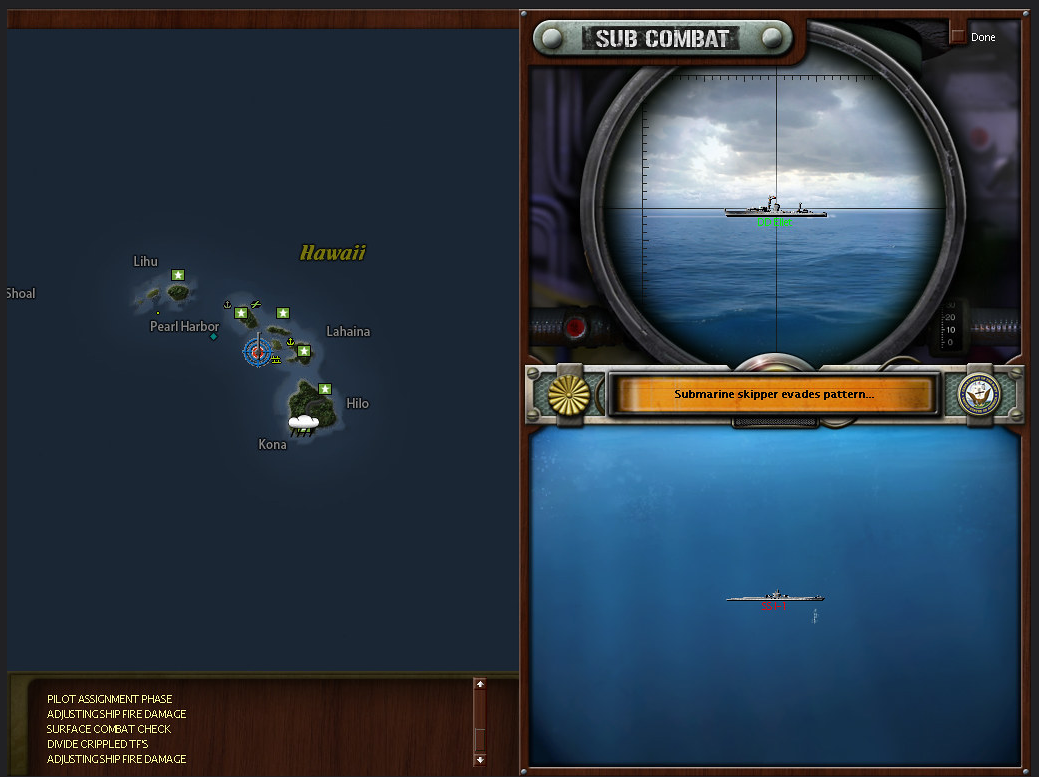Tick the Done checkbox
Screen dimensions: 1039x777
point(957,37)
